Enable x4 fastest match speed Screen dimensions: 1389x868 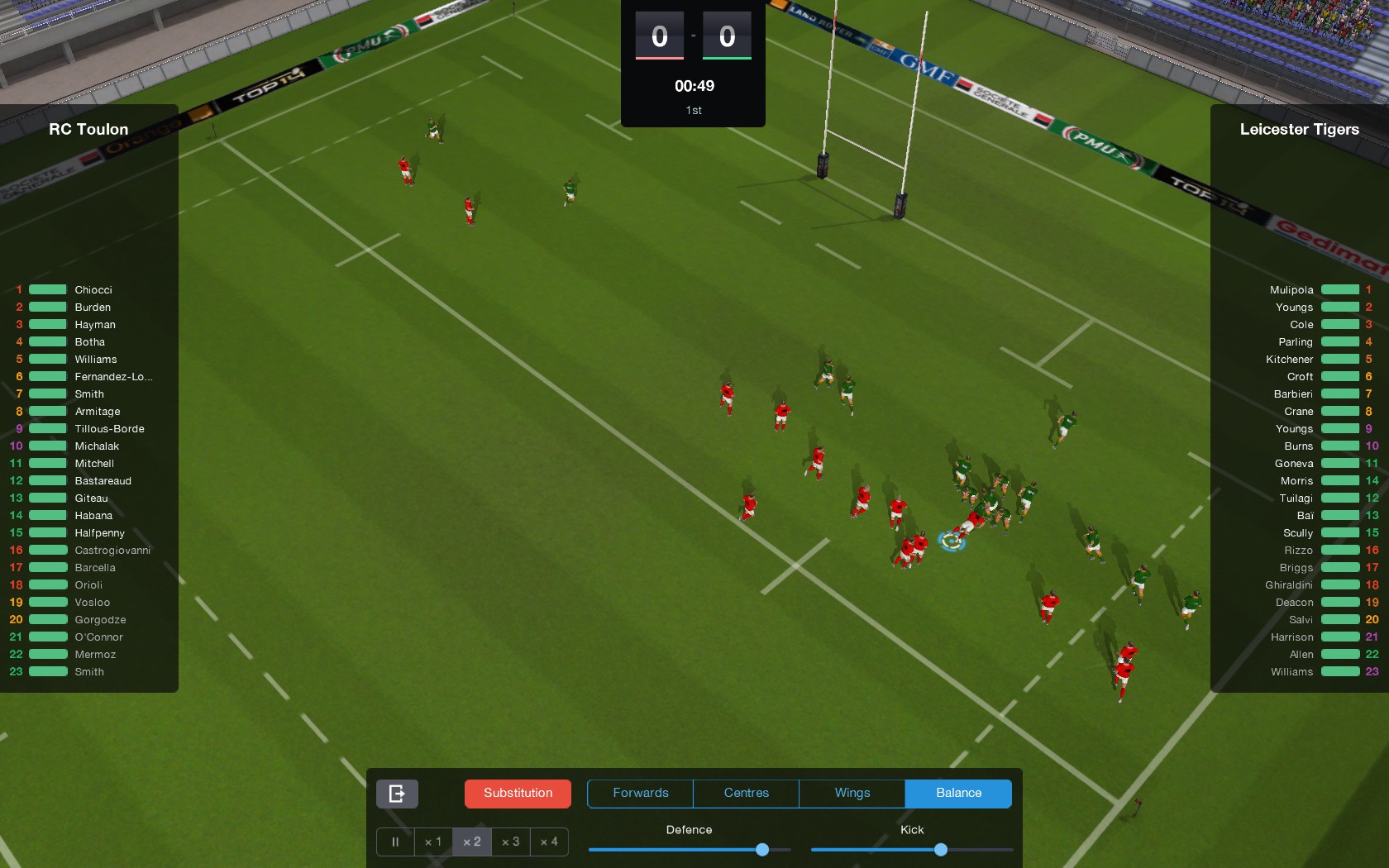click(x=549, y=842)
